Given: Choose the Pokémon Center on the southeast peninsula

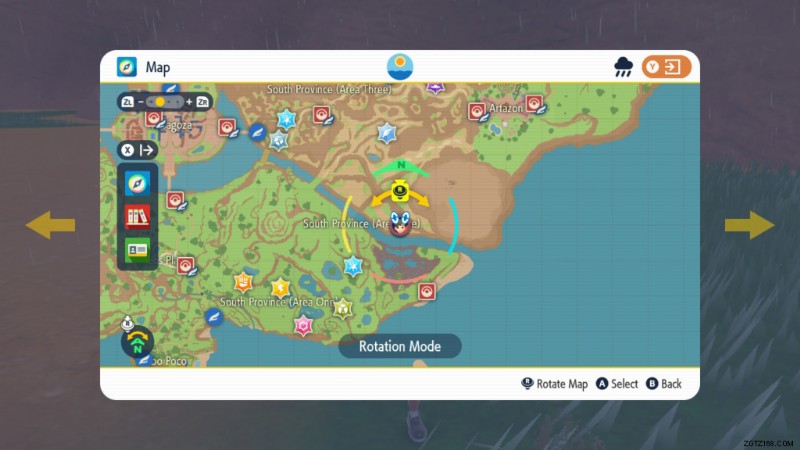Looking at the screenshot, I should click(x=427, y=291).
